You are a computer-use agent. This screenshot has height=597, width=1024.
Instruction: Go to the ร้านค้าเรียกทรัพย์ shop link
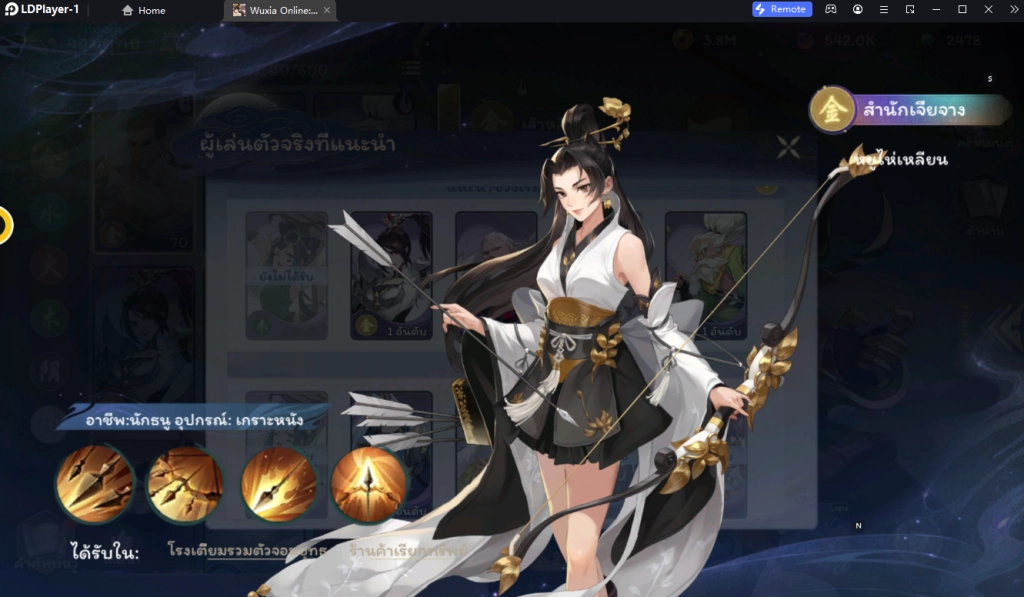pos(396,551)
